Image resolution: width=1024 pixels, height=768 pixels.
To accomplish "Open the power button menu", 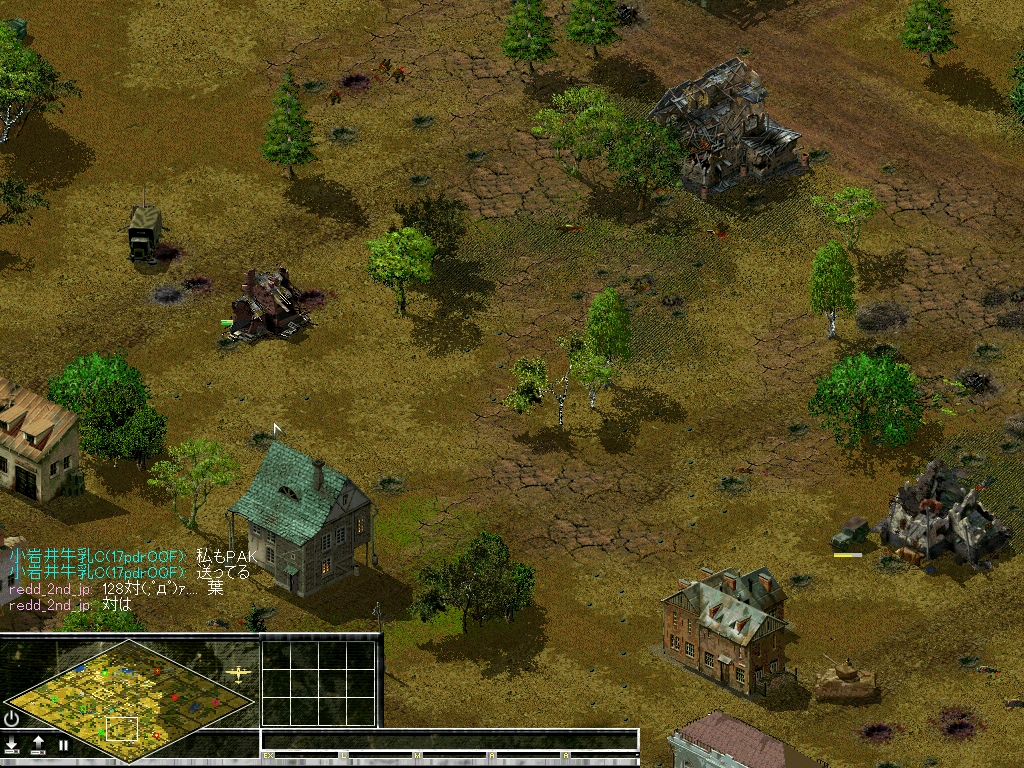I will 12,718.
